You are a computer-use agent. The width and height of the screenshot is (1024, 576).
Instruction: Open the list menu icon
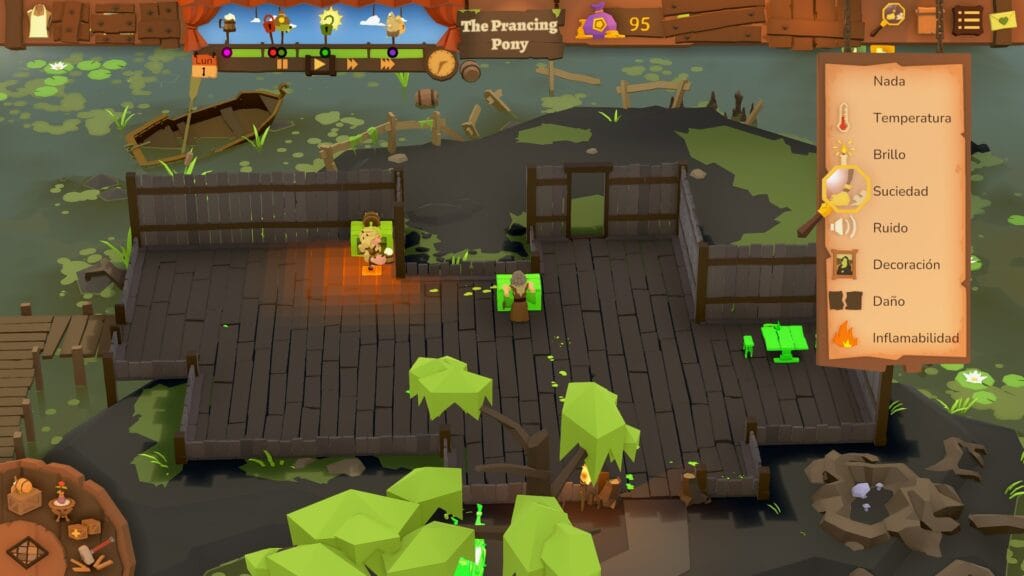(966, 19)
